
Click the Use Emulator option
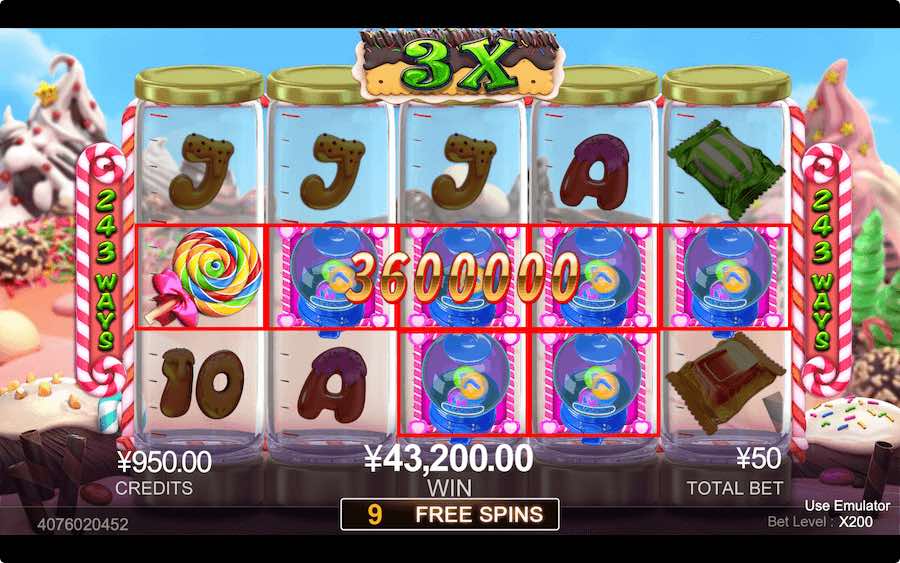pos(846,506)
